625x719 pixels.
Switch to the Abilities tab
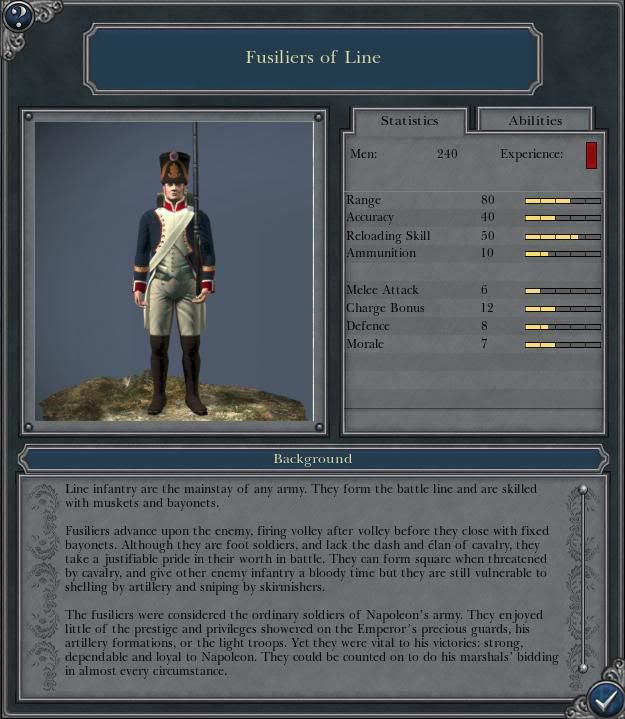coord(535,120)
